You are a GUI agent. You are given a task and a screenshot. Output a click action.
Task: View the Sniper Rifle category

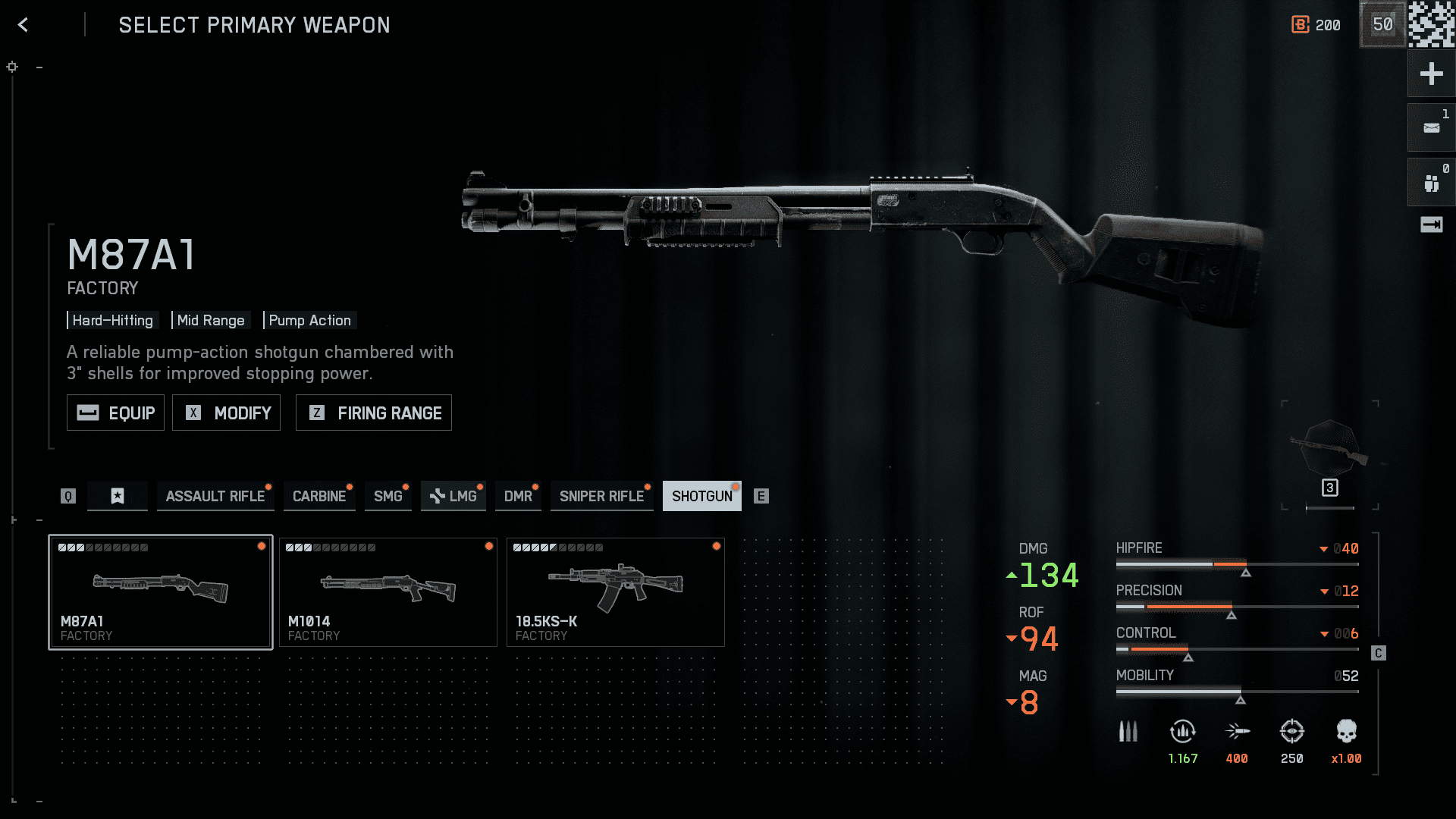click(x=601, y=496)
